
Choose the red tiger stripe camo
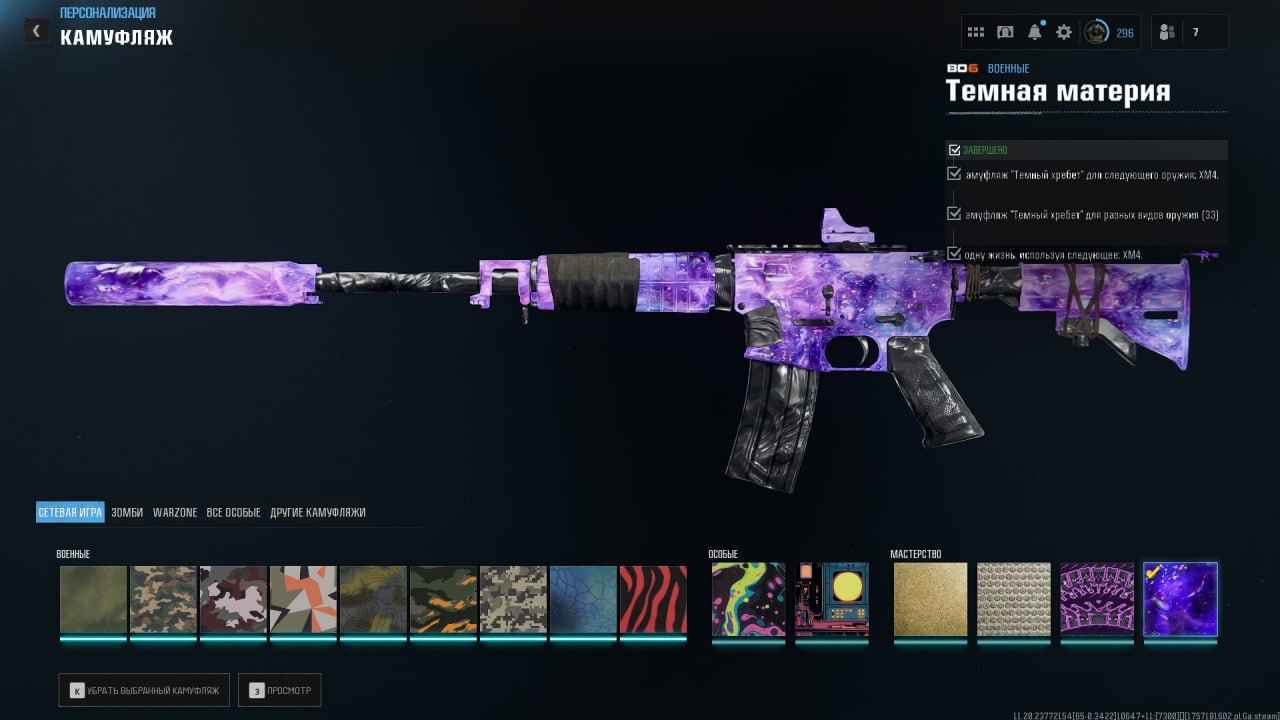(x=653, y=600)
